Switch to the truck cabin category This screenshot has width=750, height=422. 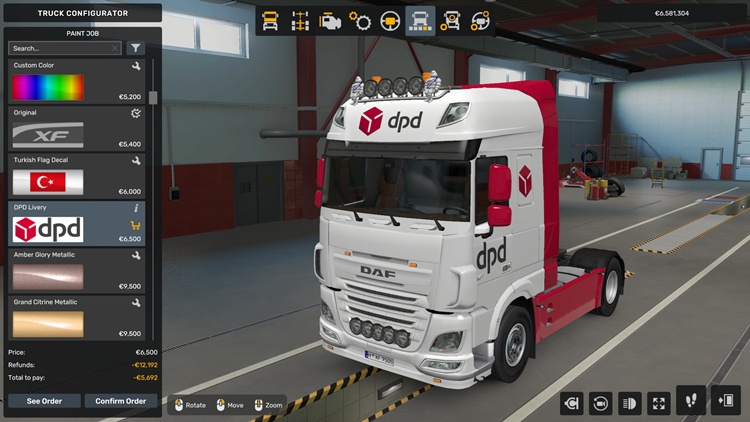270,21
